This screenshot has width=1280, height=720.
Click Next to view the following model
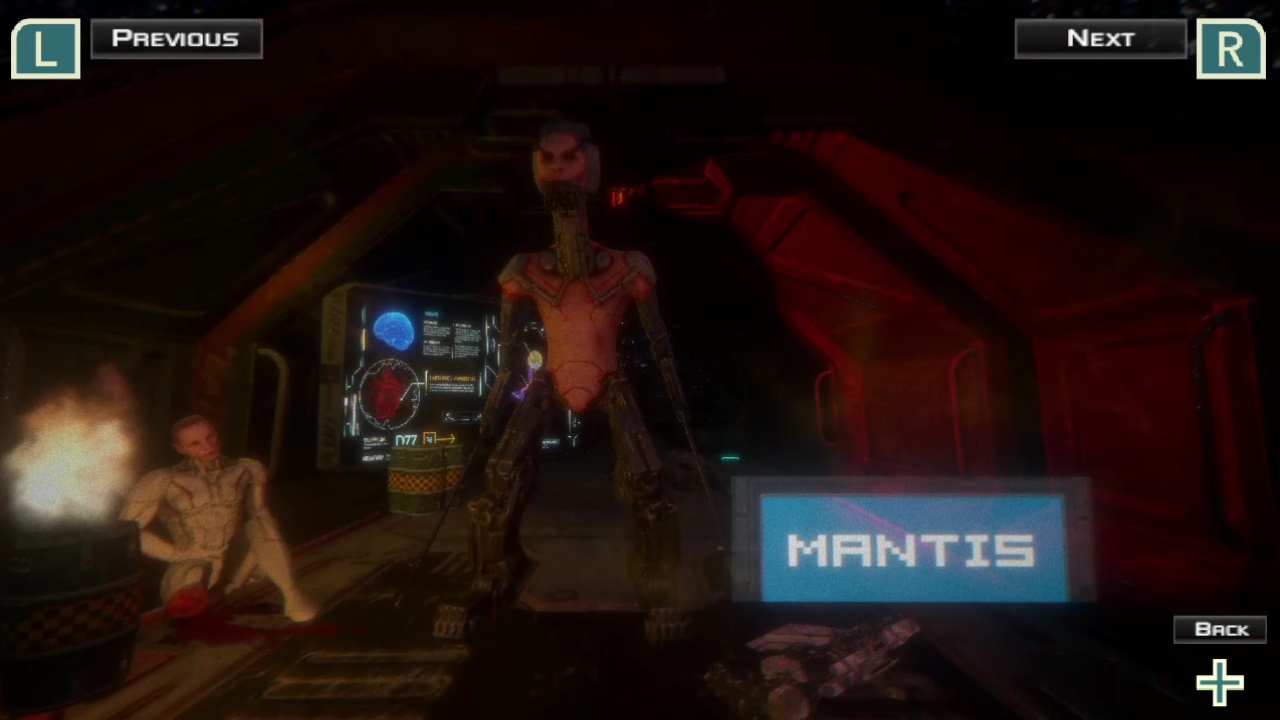click(1100, 38)
